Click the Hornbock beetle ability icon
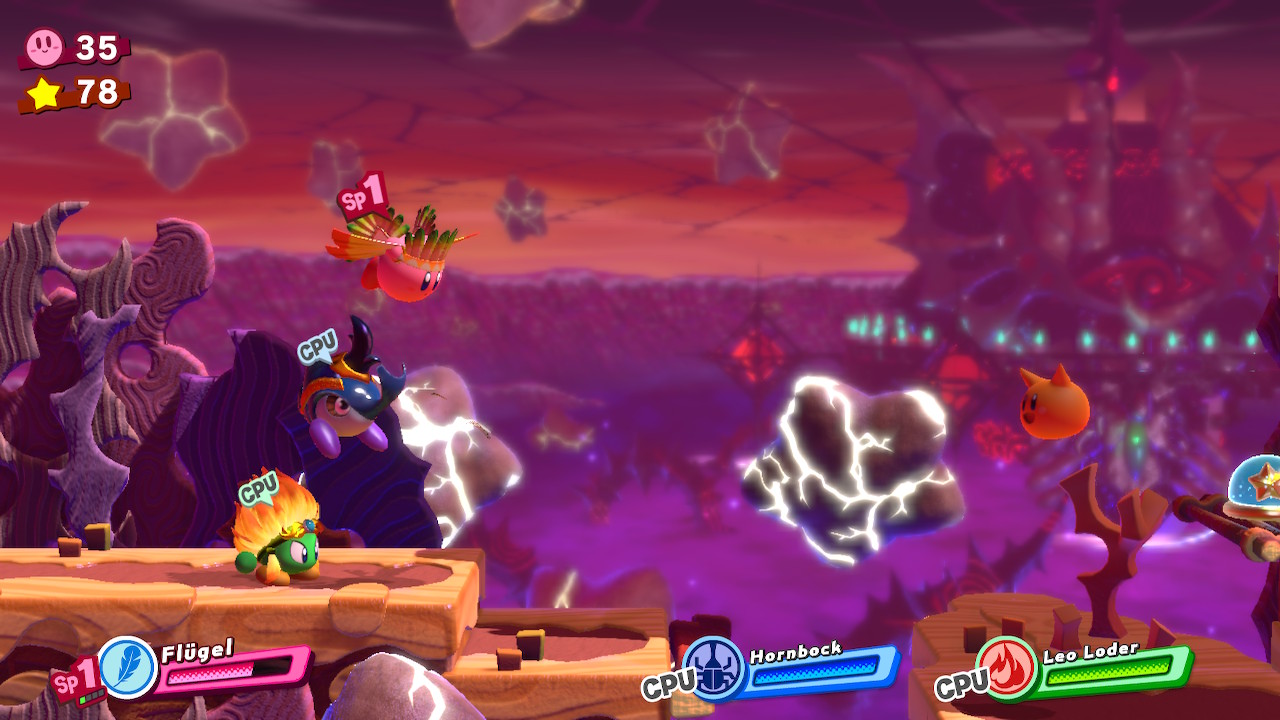 coord(714,667)
